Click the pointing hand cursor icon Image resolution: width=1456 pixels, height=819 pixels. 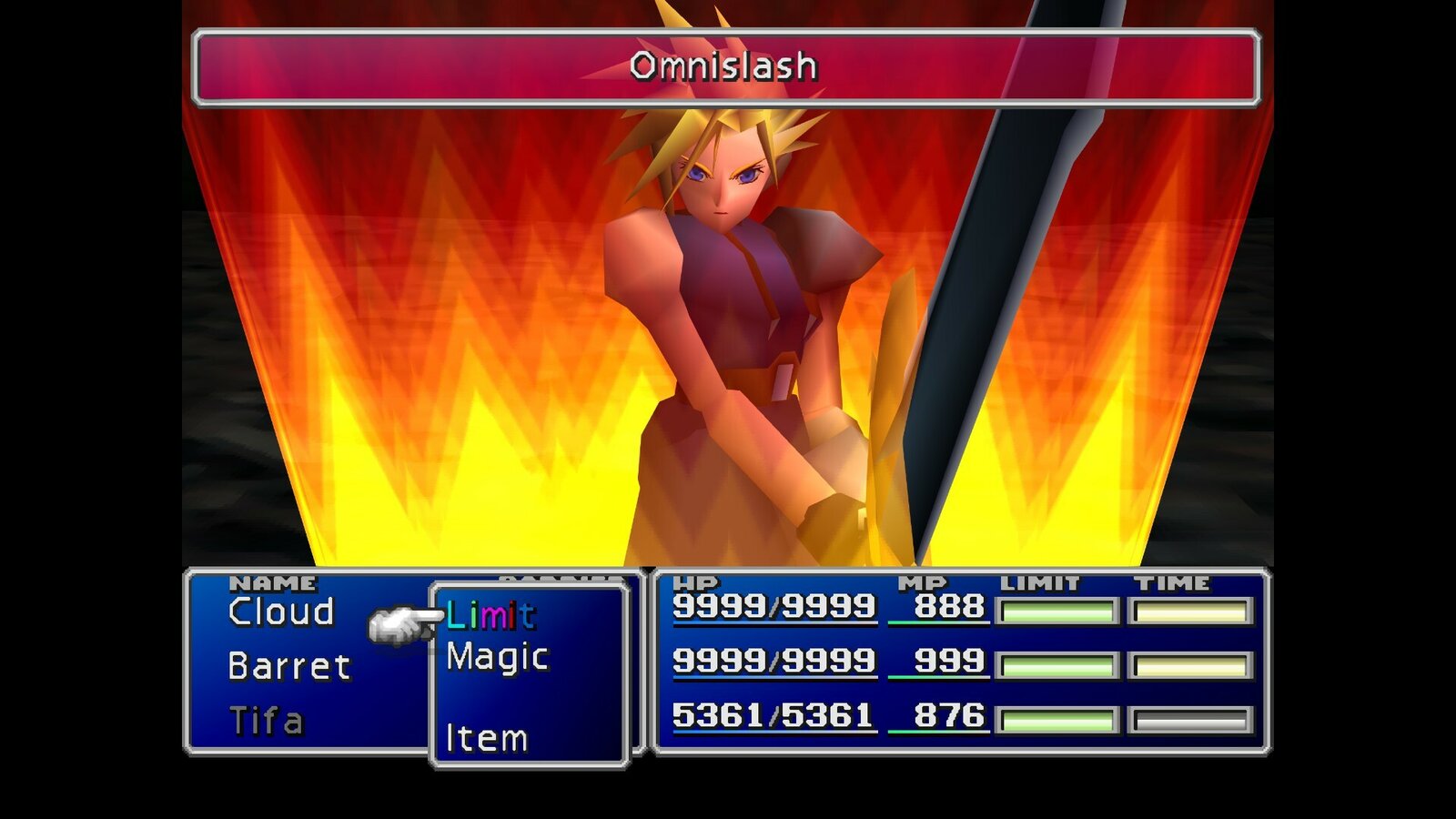click(405, 622)
